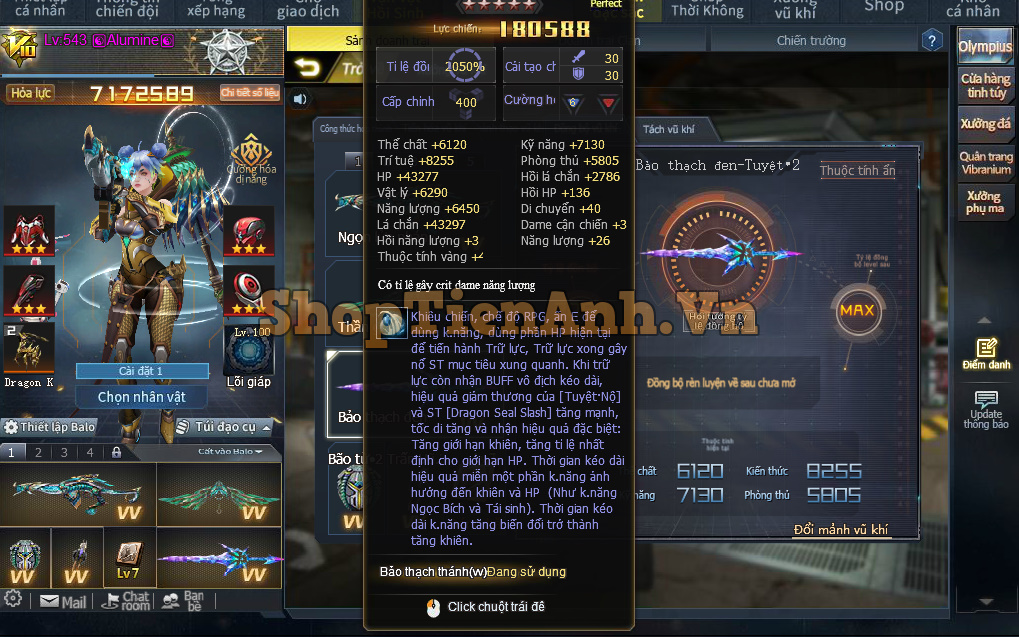Click the orange MAX button

click(857, 310)
